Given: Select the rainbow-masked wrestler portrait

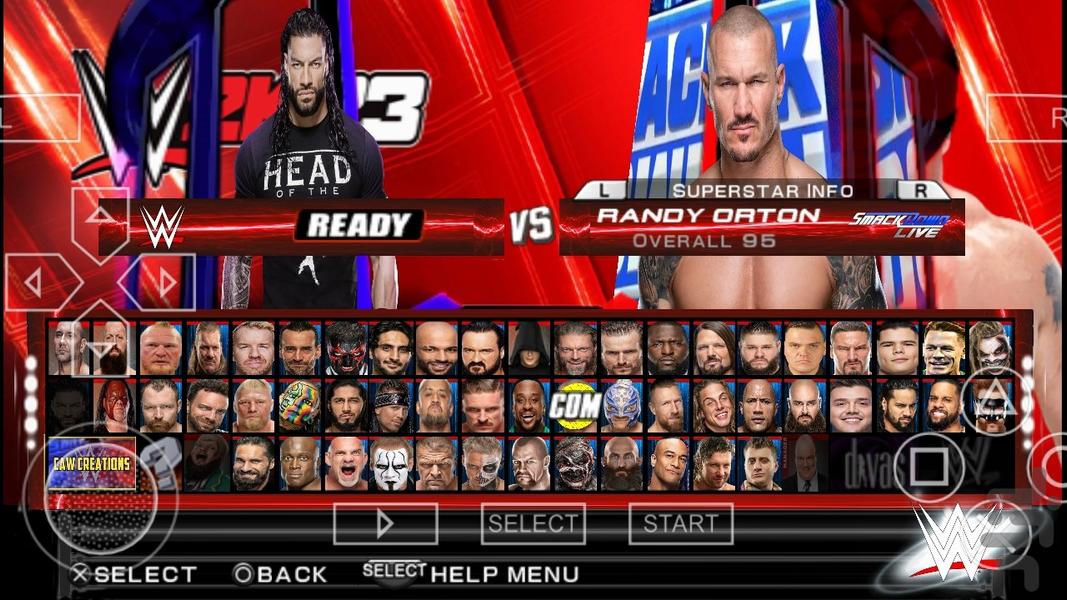Looking at the screenshot, I should tap(298, 405).
